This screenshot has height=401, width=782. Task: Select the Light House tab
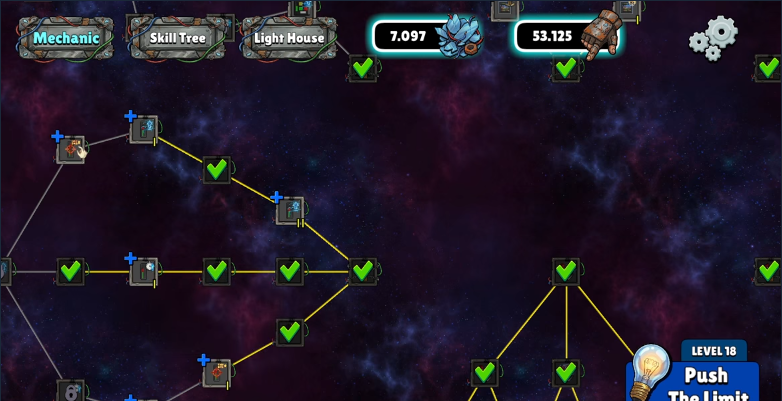coord(289,38)
